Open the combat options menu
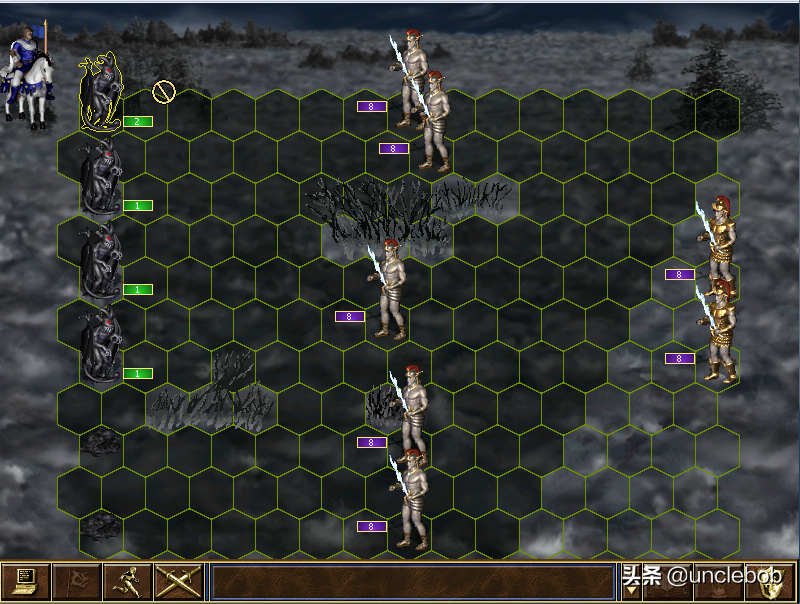Image resolution: width=800 pixels, height=604 pixels. pos(25,581)
